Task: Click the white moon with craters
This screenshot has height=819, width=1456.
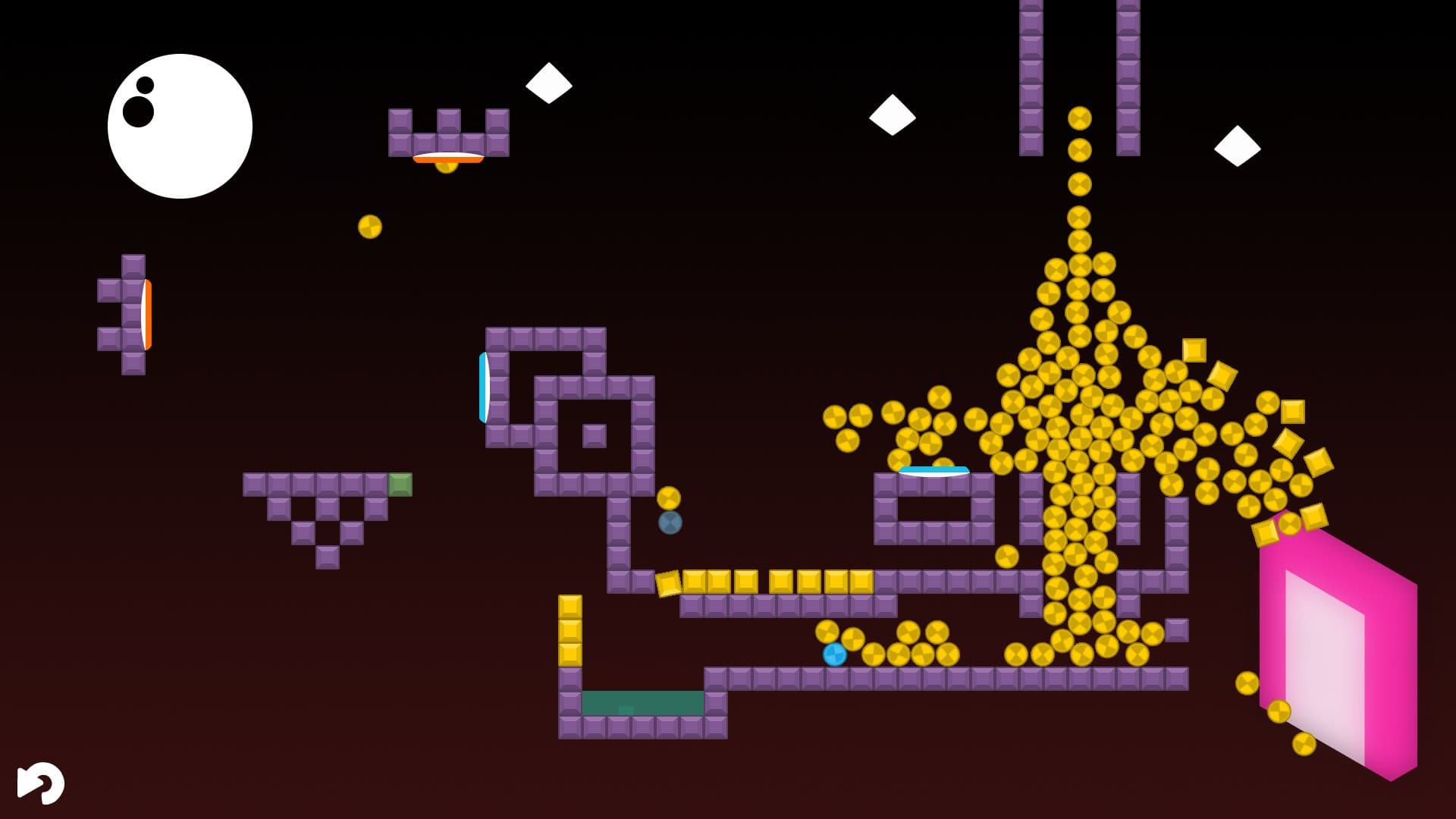Action: pos(182,125)
